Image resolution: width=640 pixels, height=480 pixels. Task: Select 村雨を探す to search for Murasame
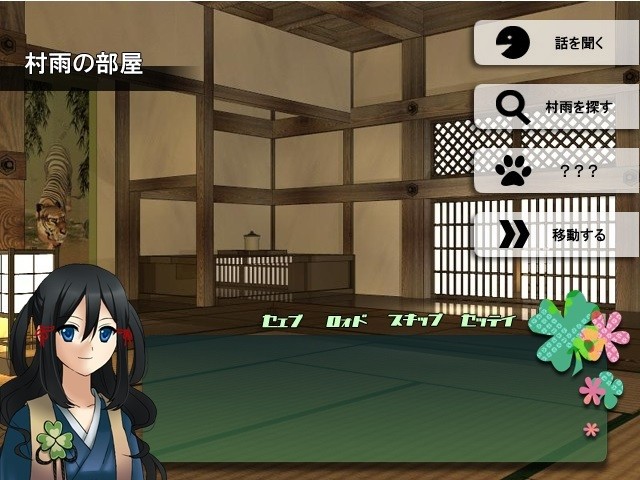556,106
